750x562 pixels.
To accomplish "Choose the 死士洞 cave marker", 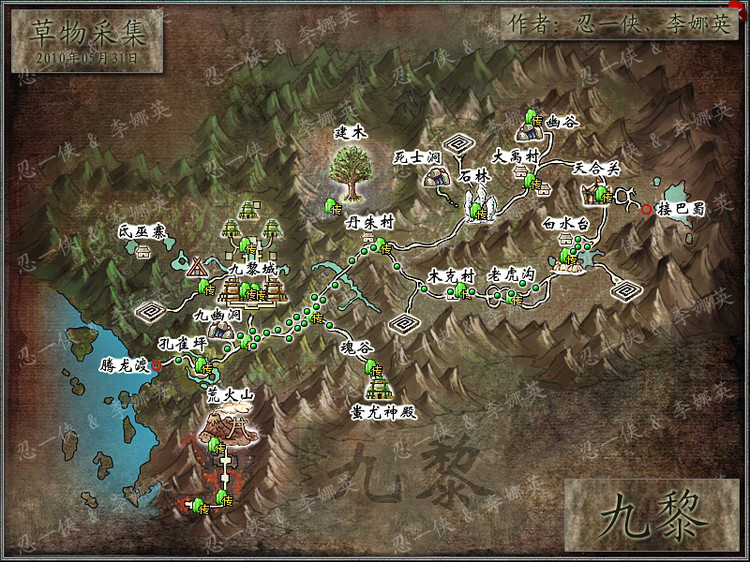I will click(x=436, y=178).
